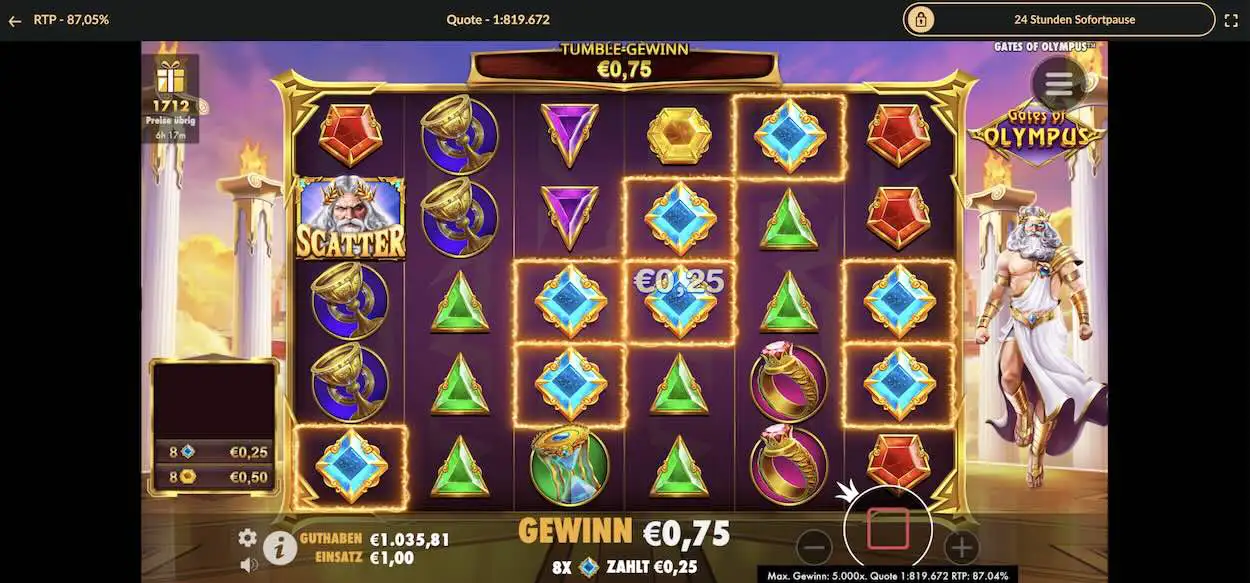Stop the spin with the red square button

pyautogui.click(x=887, y=528)
